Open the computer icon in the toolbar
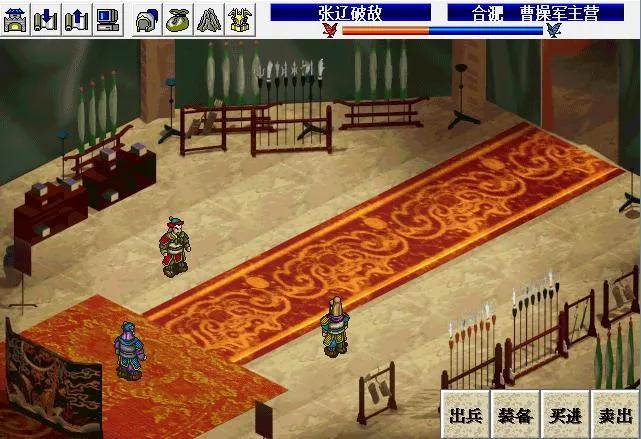The width and height of the screenshot is (641, 439). [x=108, y=17]
